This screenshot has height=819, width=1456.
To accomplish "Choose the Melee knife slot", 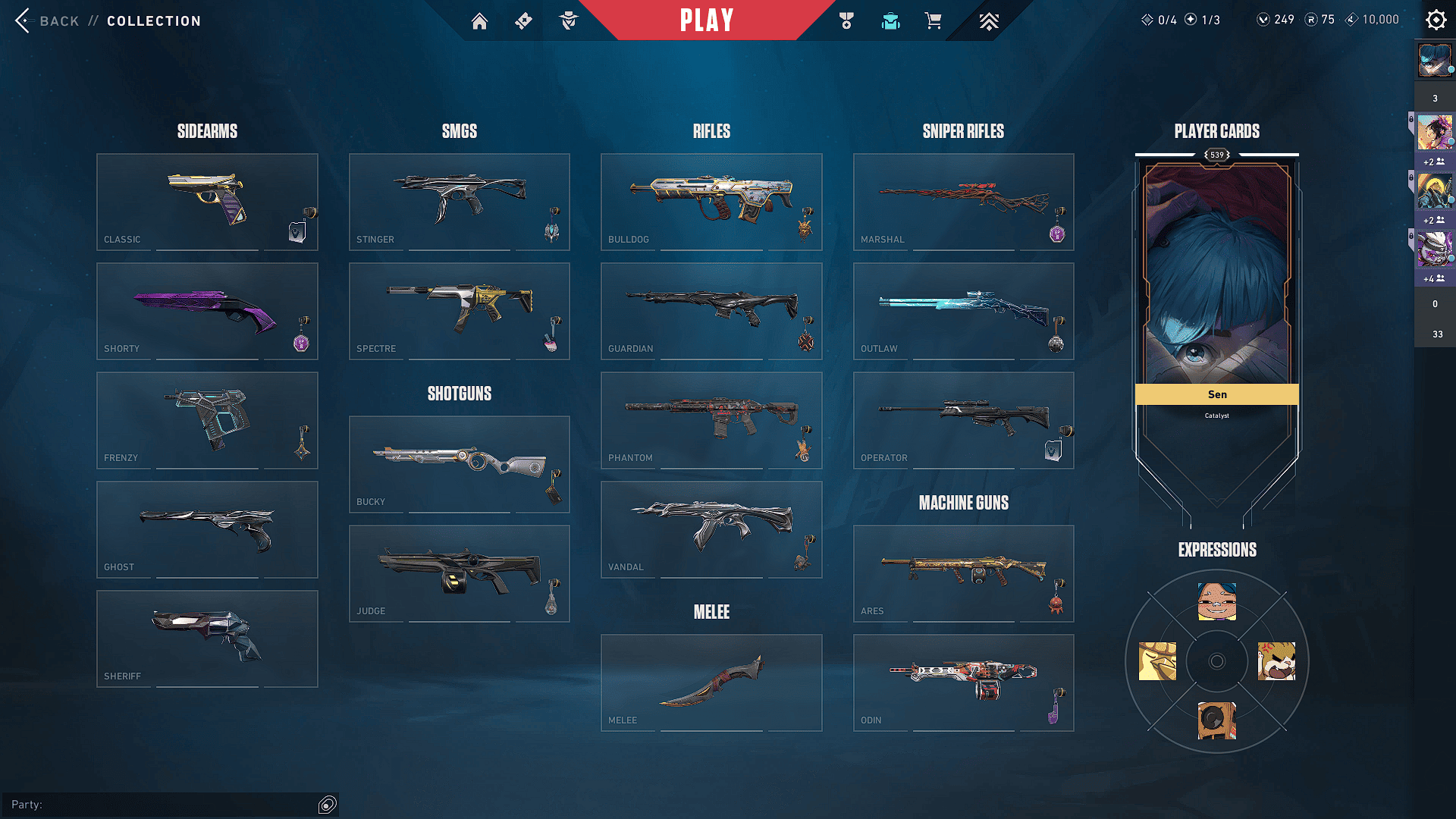I will (711, 682).
